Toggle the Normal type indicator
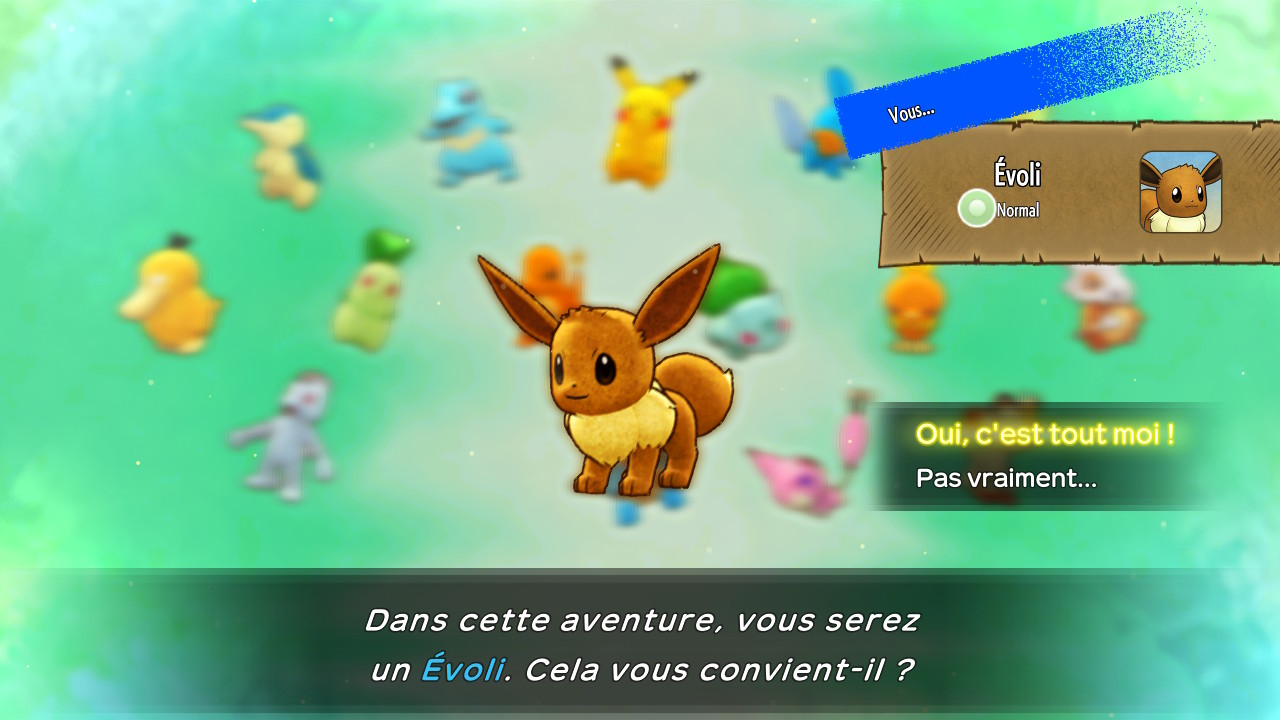 point(1018,210)
